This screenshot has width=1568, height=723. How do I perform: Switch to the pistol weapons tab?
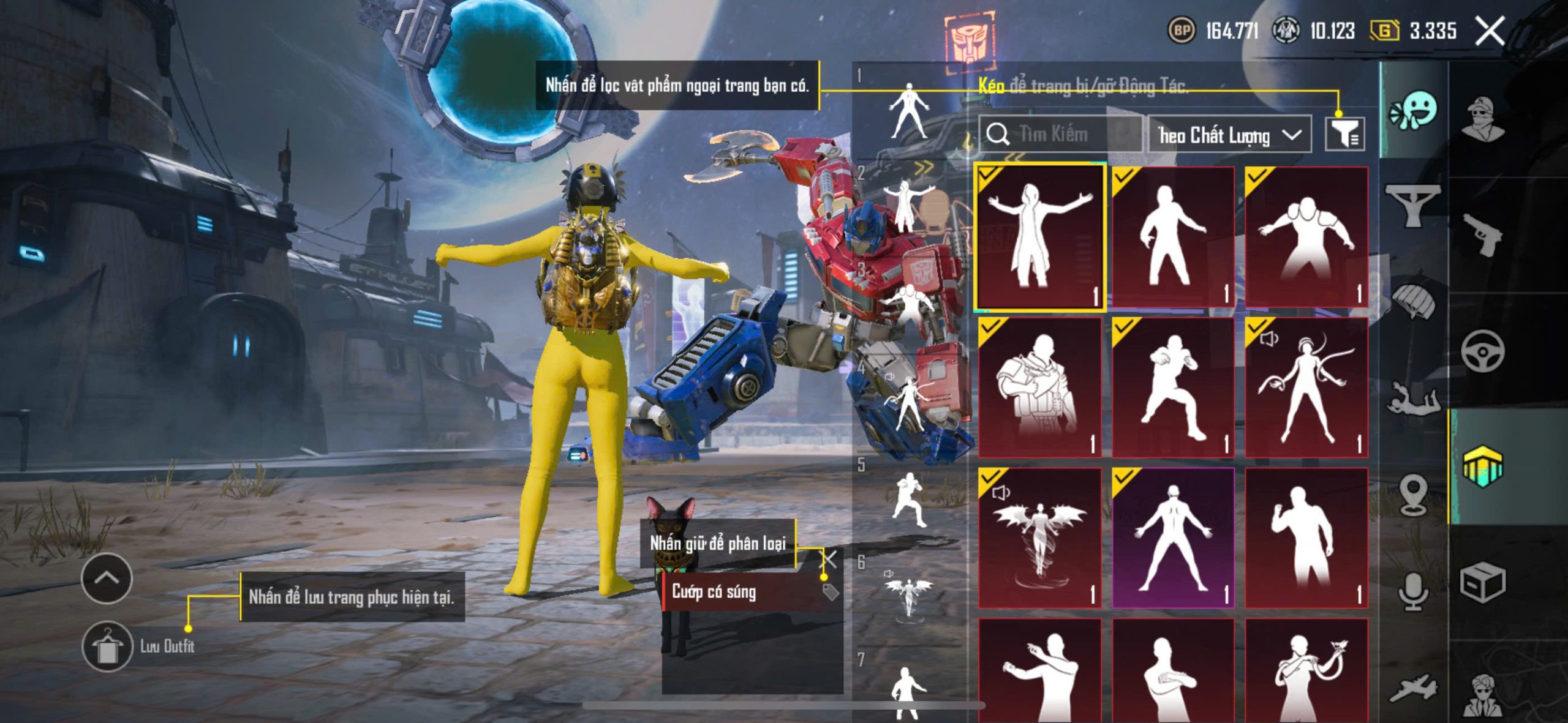1482,236
